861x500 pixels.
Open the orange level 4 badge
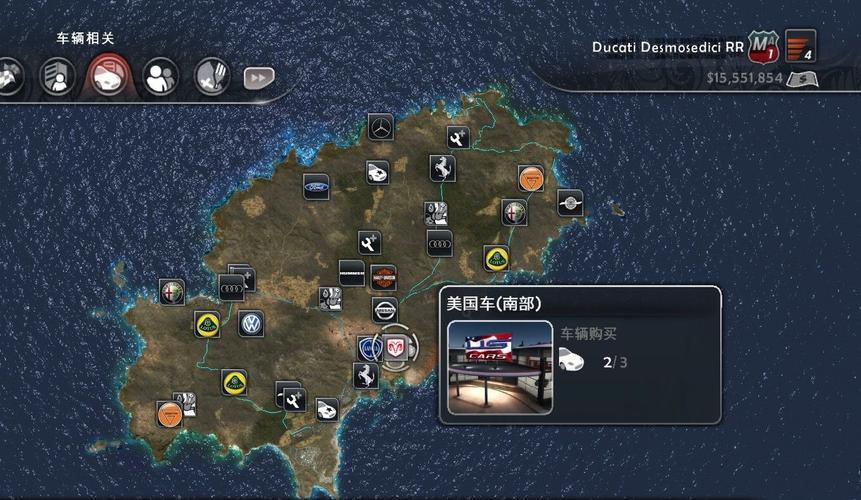tap(801, 45)
